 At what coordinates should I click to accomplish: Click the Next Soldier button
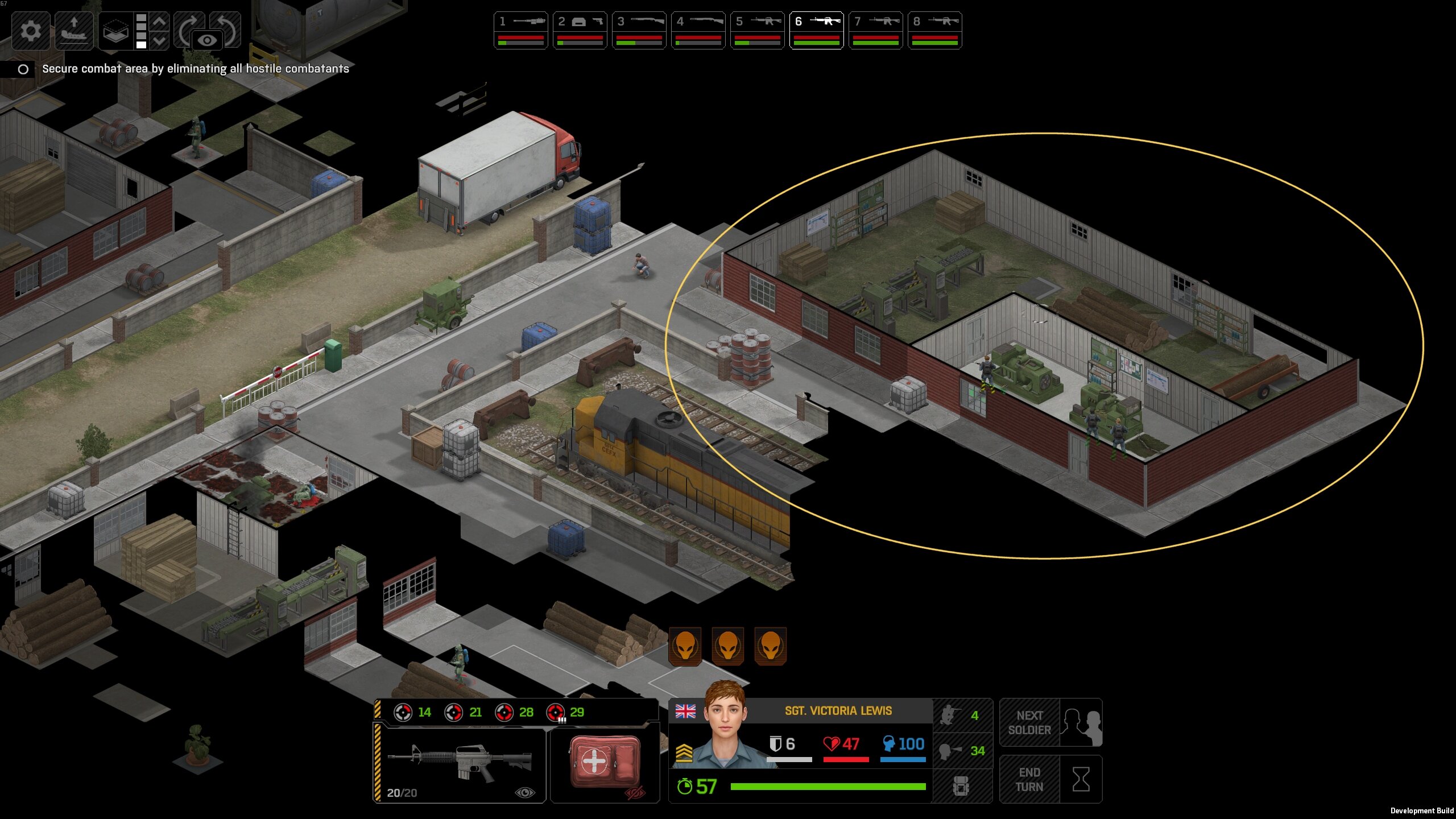[1050, 722]
